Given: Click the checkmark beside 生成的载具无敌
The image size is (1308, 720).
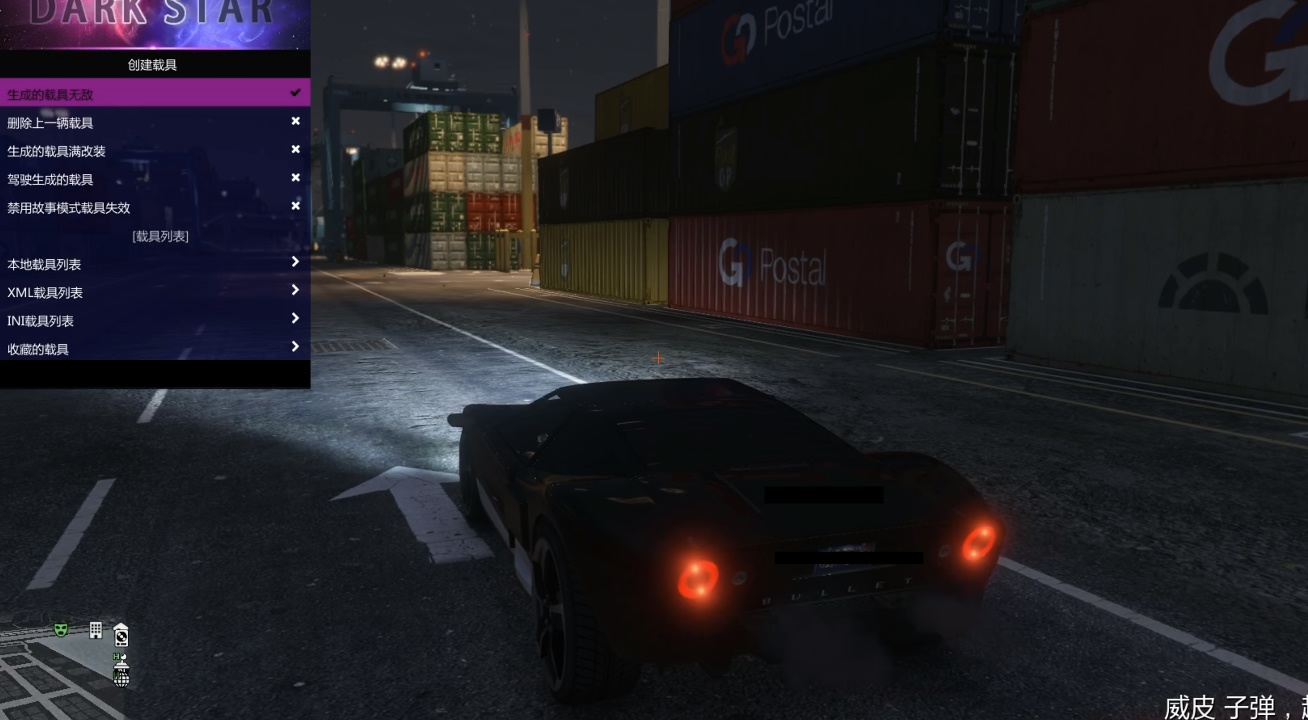Looking at the screenshot, I should [295, 91].
